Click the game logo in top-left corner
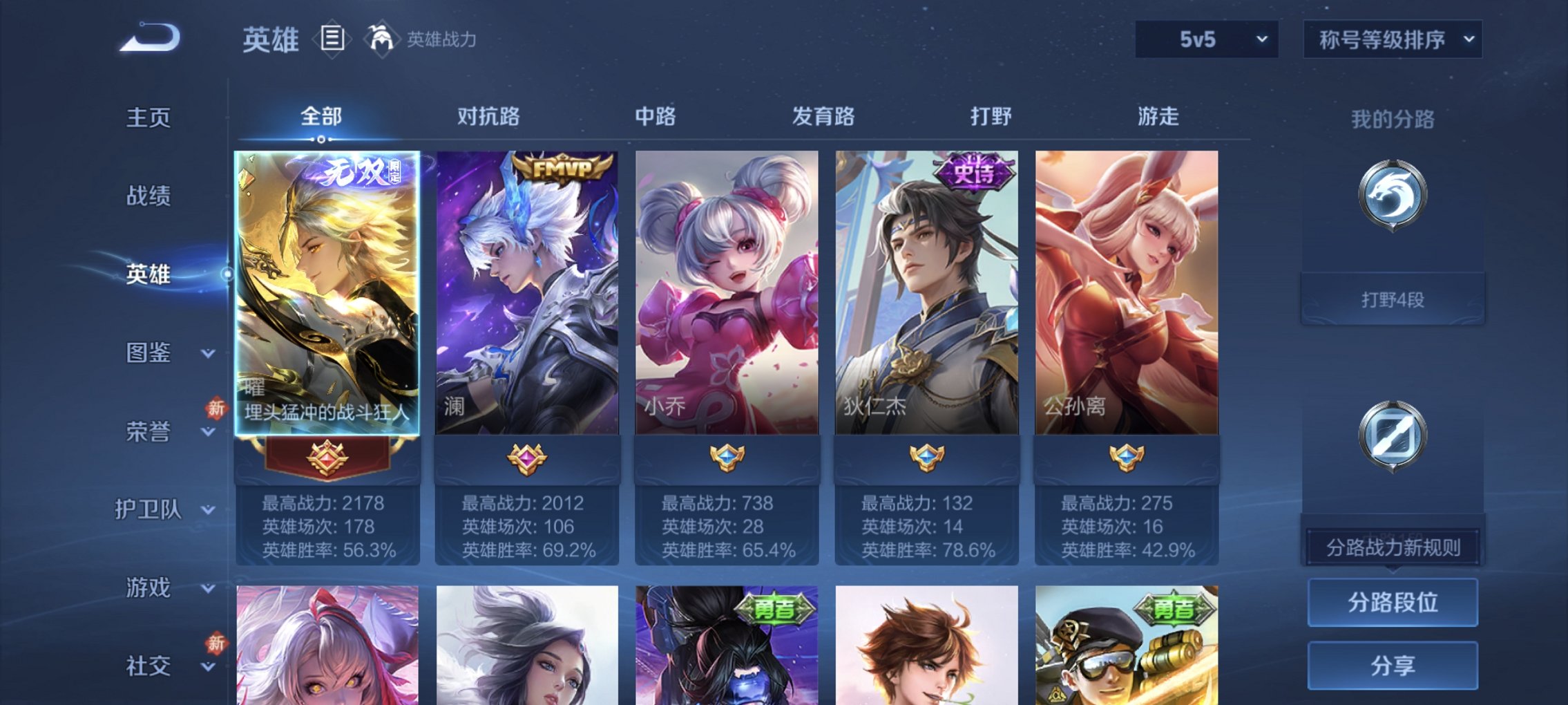Viewport: 1568px width, 705px height. tap(149, 38)
